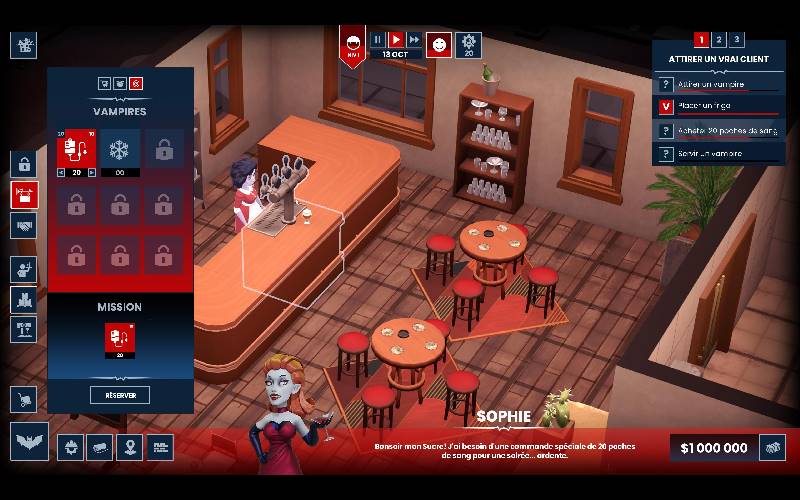
Task: Open the gear icon panel showing 20
Action: (468, 44)
